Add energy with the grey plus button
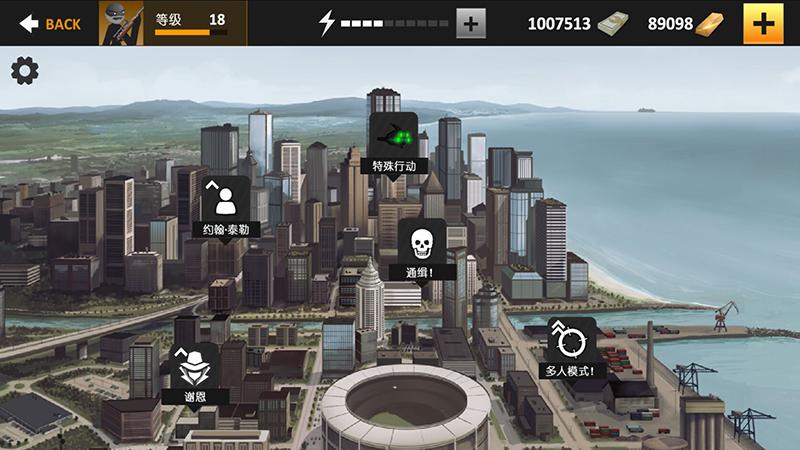800x450 pixels. (471, 23)
